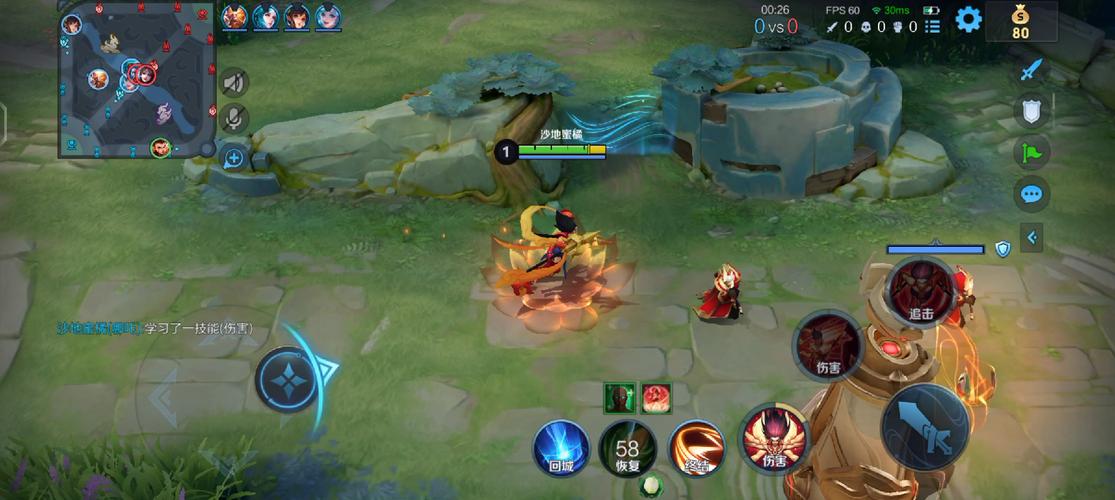This screenshot has width=1115, height=500.
Task: Buy the recommended green-face item
Action: click(619, 397)
